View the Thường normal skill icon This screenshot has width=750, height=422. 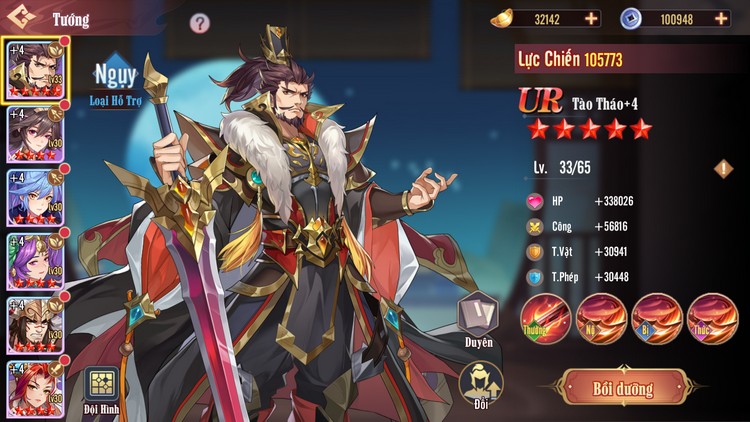[545, 318]
